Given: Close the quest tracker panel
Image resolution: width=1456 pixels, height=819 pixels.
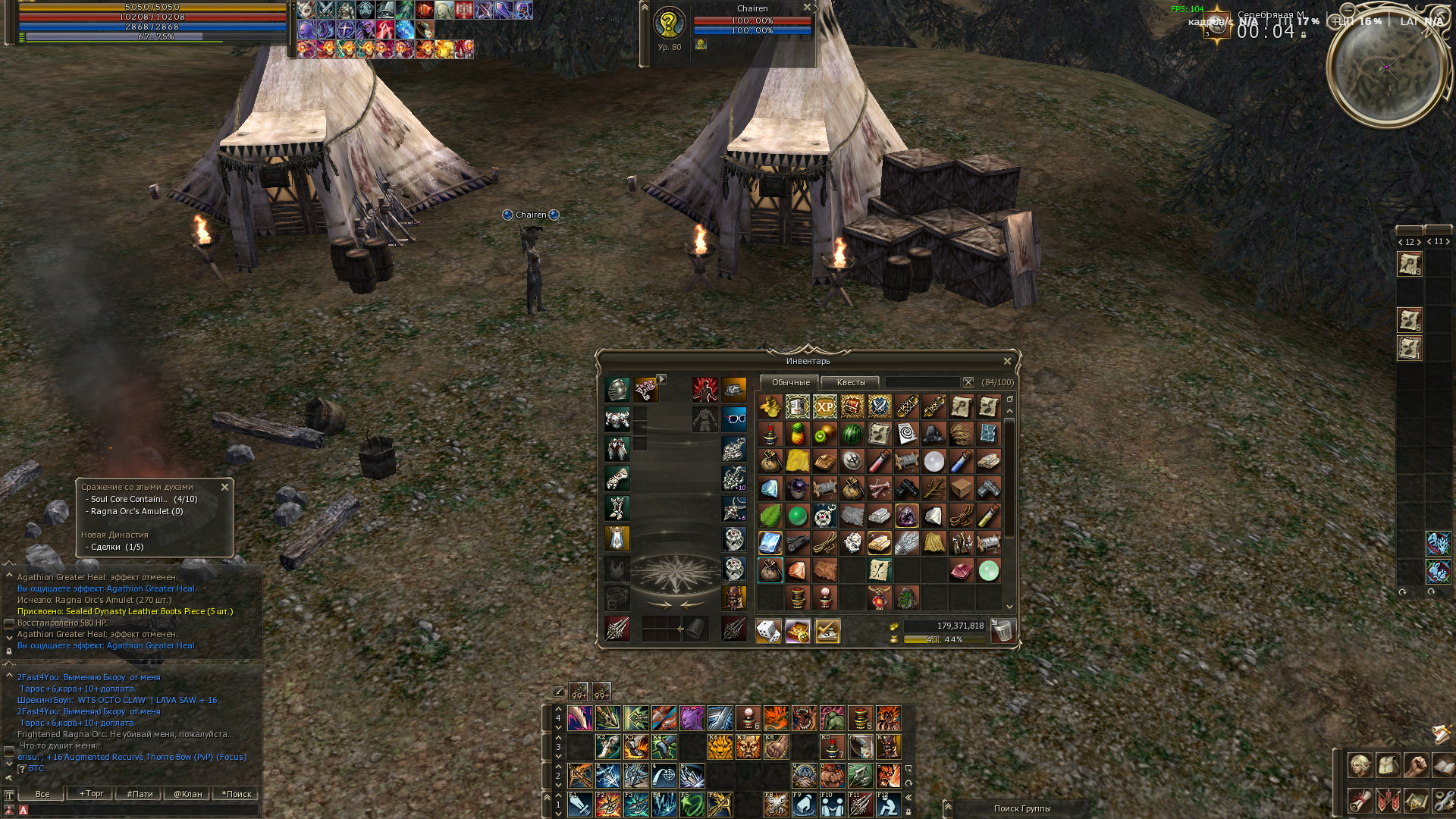Looking at the screenshot, I should point(224,487).
